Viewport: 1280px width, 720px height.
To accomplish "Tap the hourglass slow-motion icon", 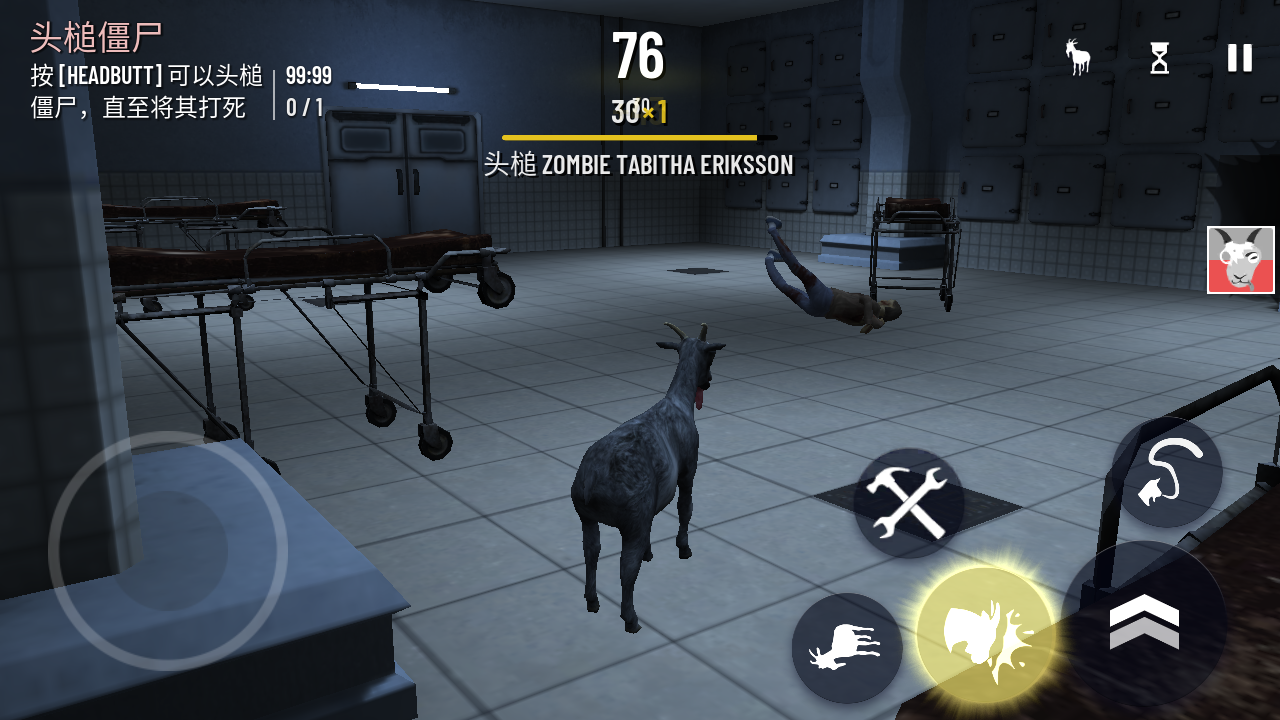I will (1159, 58).
